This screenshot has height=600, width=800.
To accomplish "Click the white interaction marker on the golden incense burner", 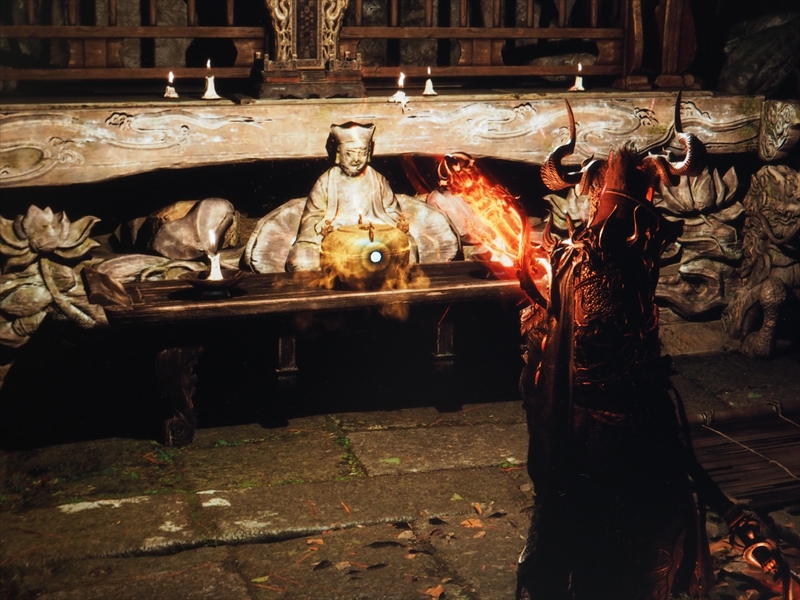I will (x=375, y=257).
